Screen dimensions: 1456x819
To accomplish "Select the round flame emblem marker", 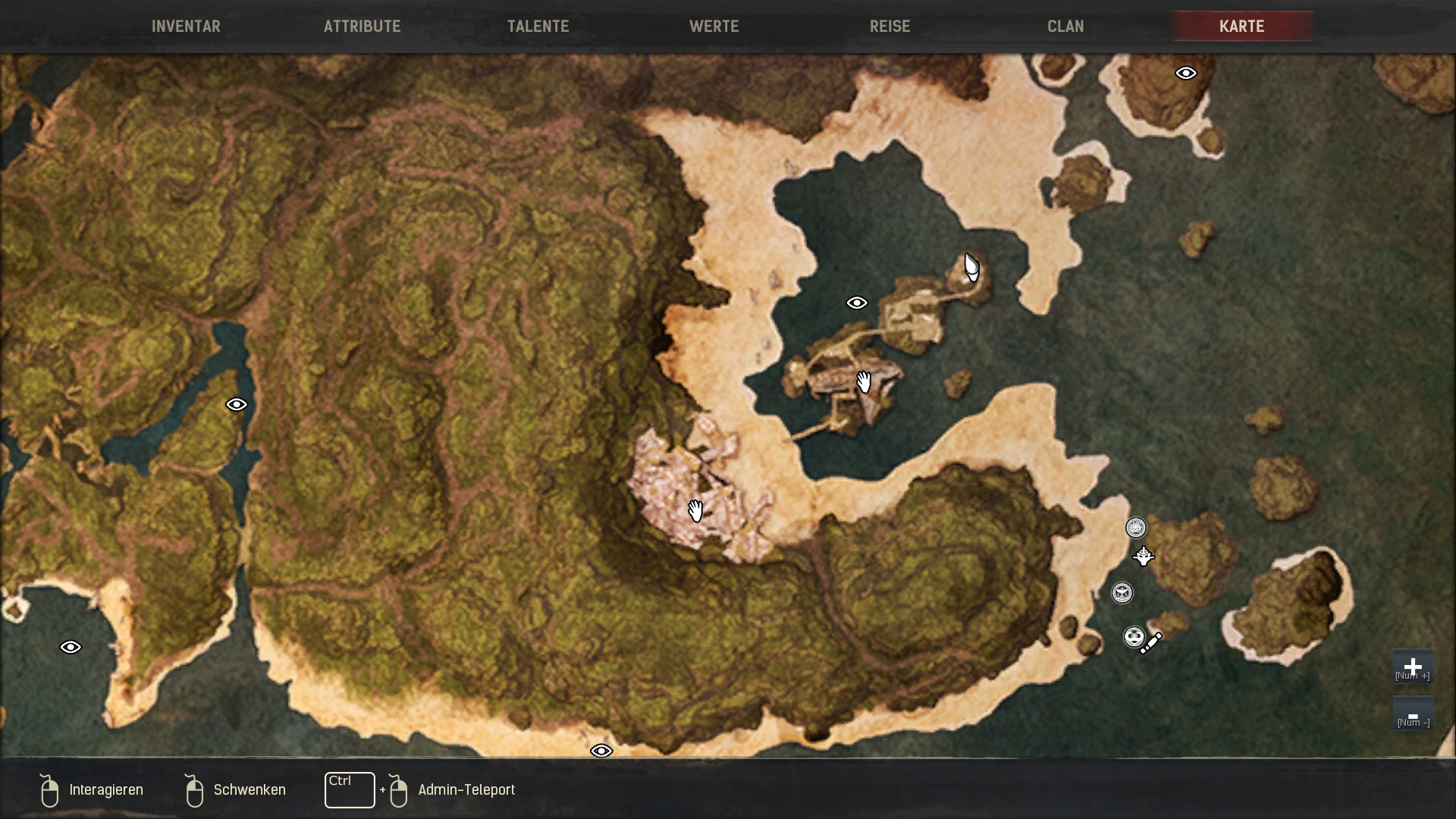I will coord(1135,528).
